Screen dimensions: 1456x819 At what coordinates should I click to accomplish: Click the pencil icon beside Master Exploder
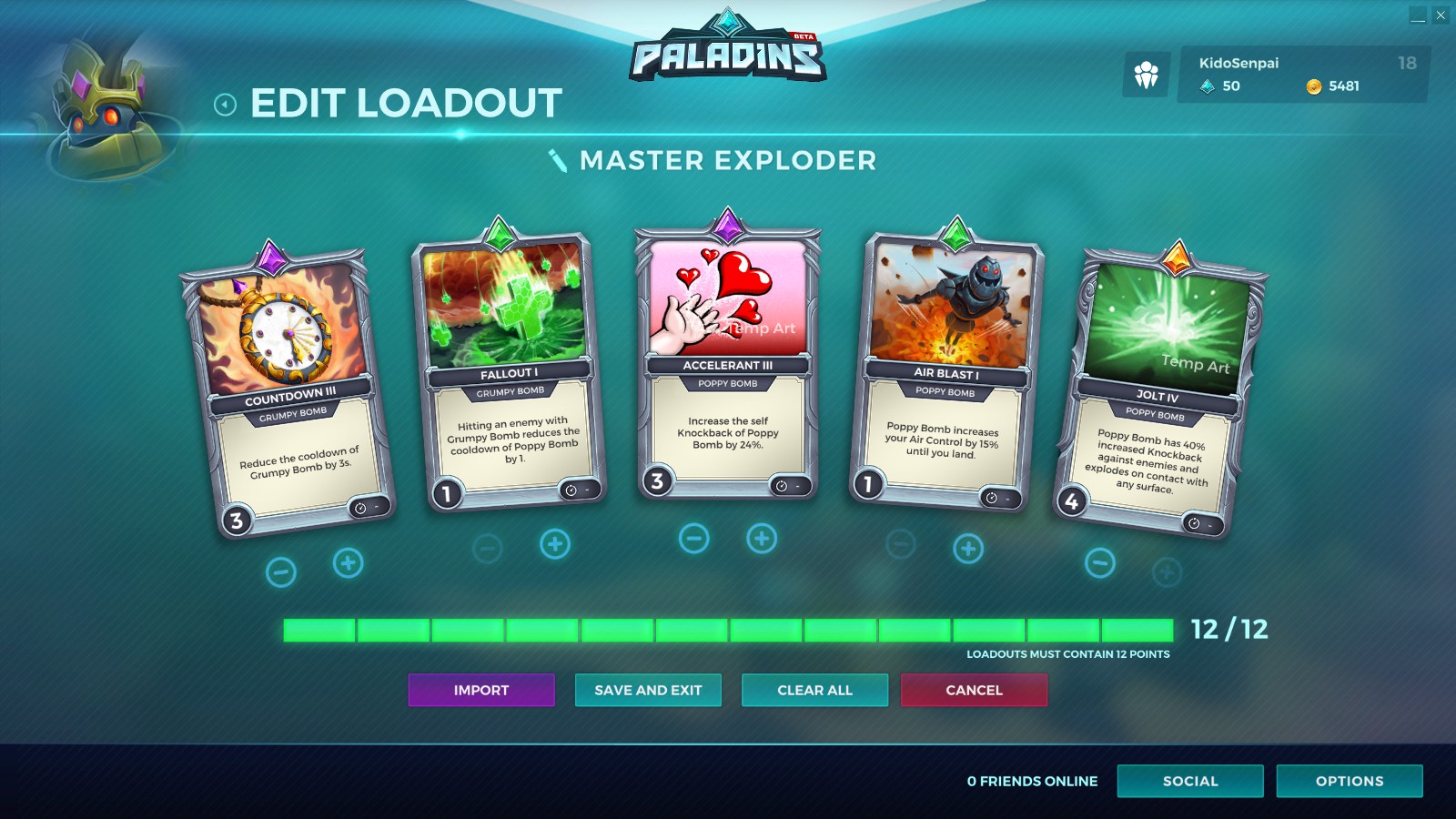click(x=556, y=161)
